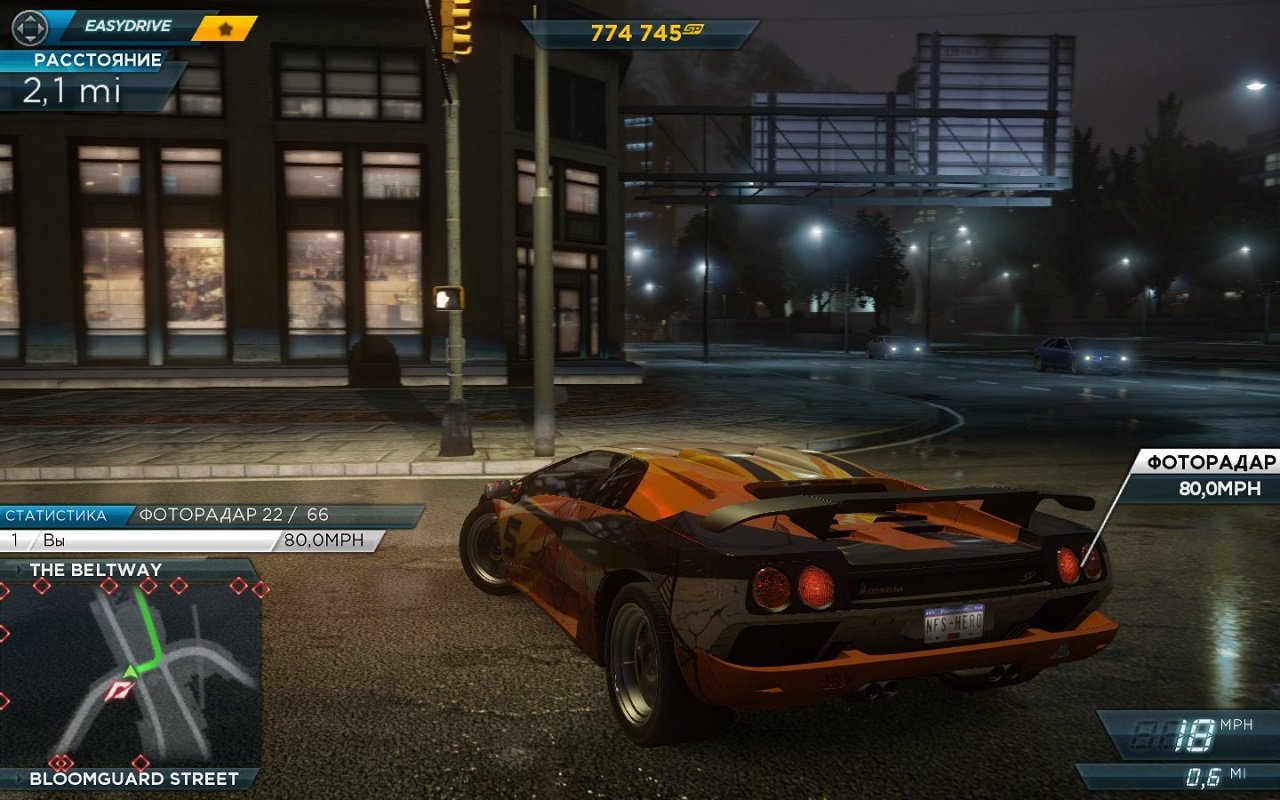The width and height of the screenshot is (1280, 800).
Task: Click the hollow red radar marker on minimap
Action: 119,690
